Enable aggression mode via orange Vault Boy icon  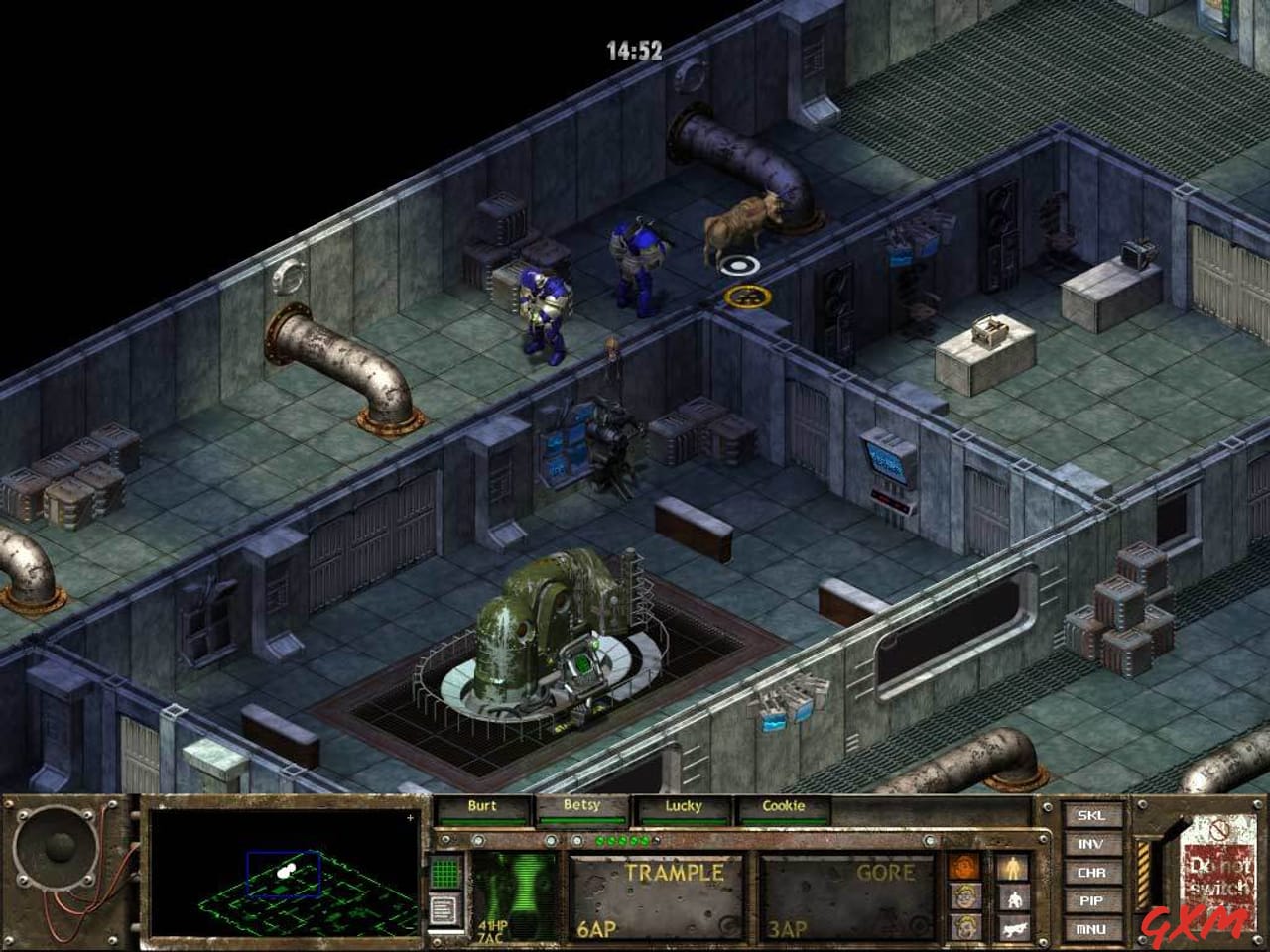coord(965,868)
